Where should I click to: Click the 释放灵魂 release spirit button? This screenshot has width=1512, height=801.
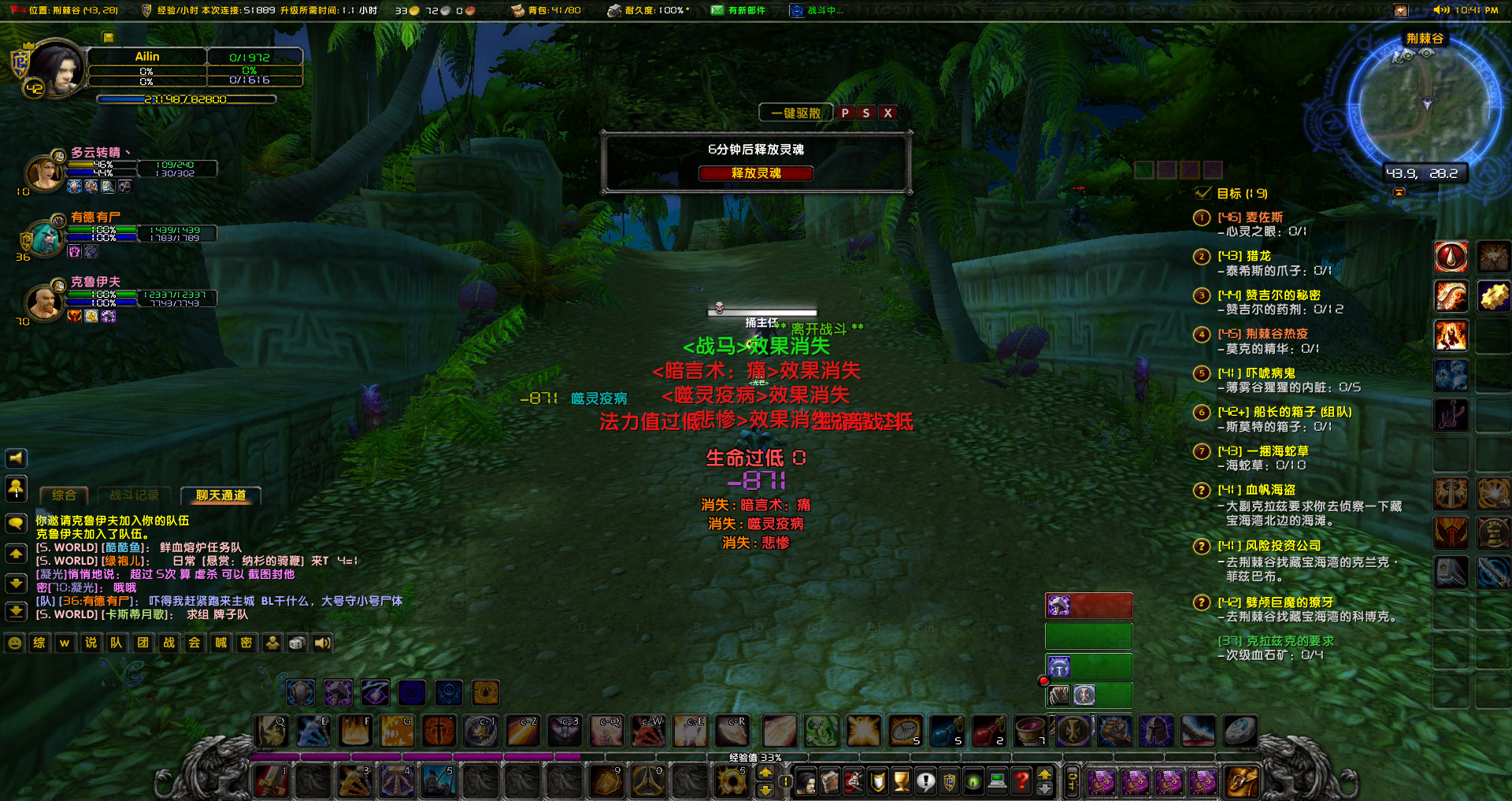coord(756,173)
